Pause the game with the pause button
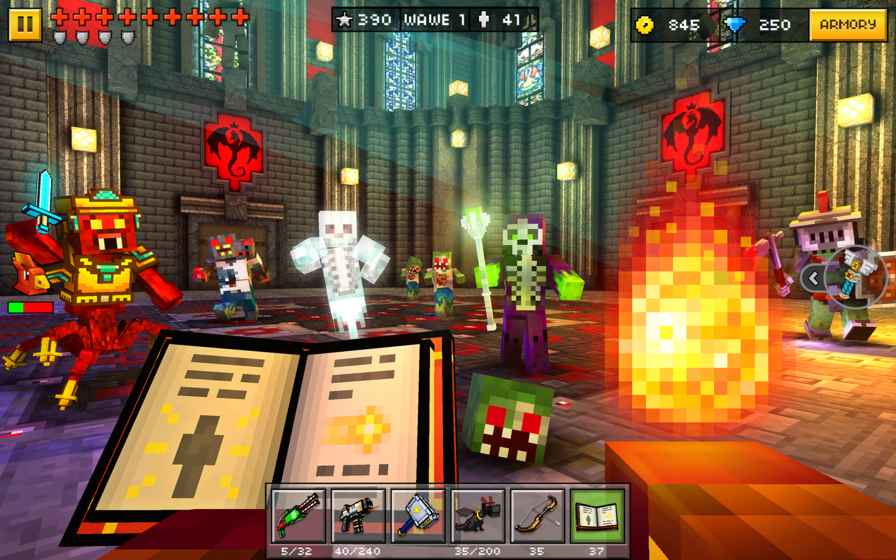 point(25,23)
